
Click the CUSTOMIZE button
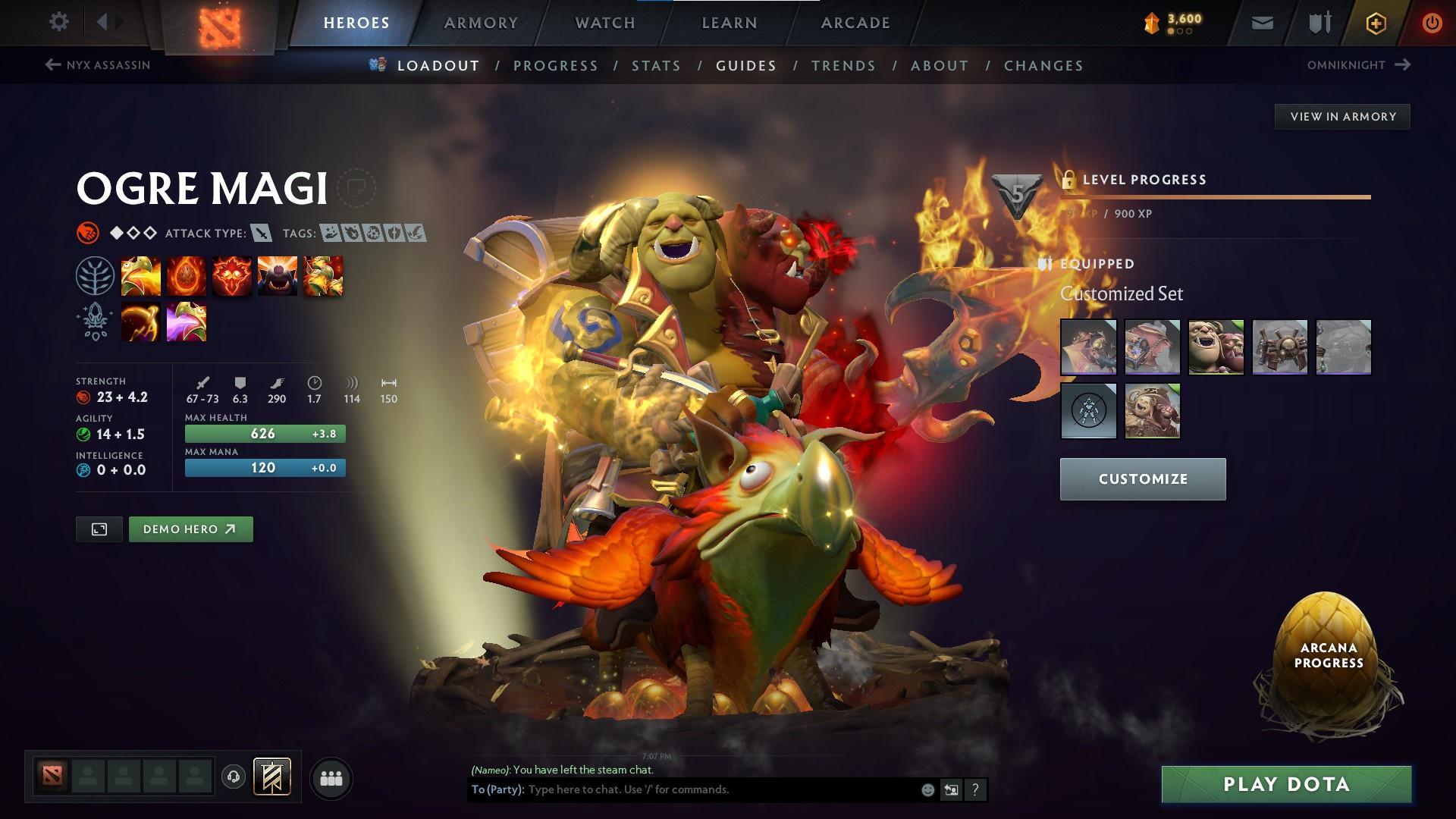[x=1142, y=479]
